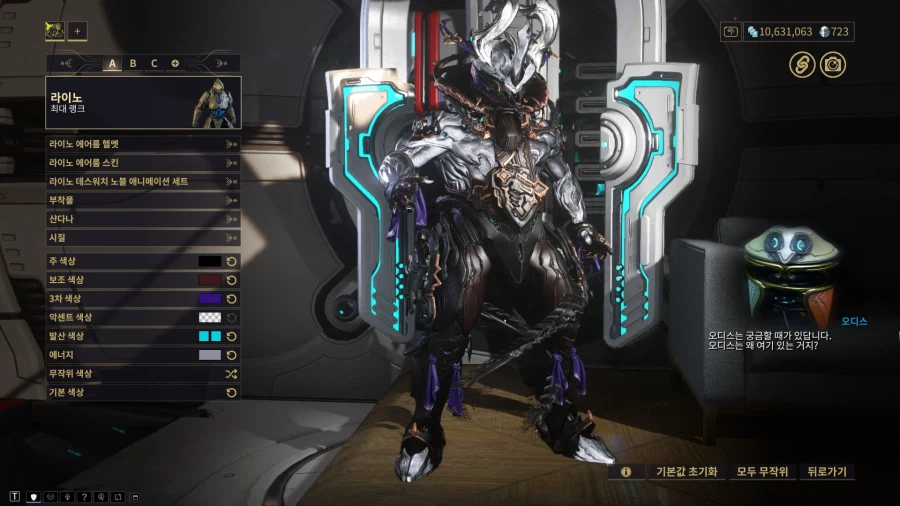Screen dimensions: 900x506
Task: Click the chain link icon button
Action: 800,65
